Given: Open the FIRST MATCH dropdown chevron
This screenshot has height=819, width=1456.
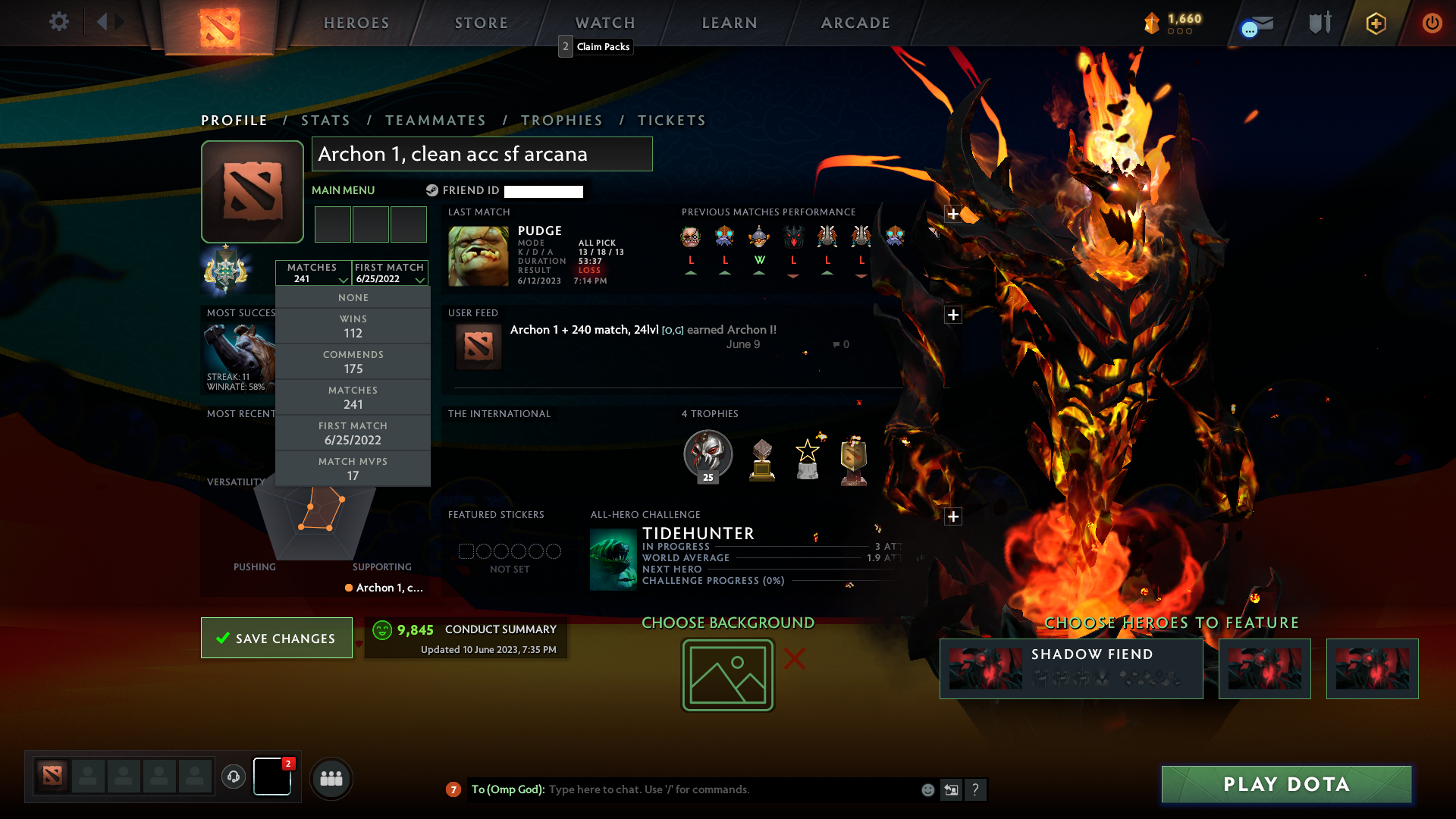Looking at the screenshot, I should [419, 279].
